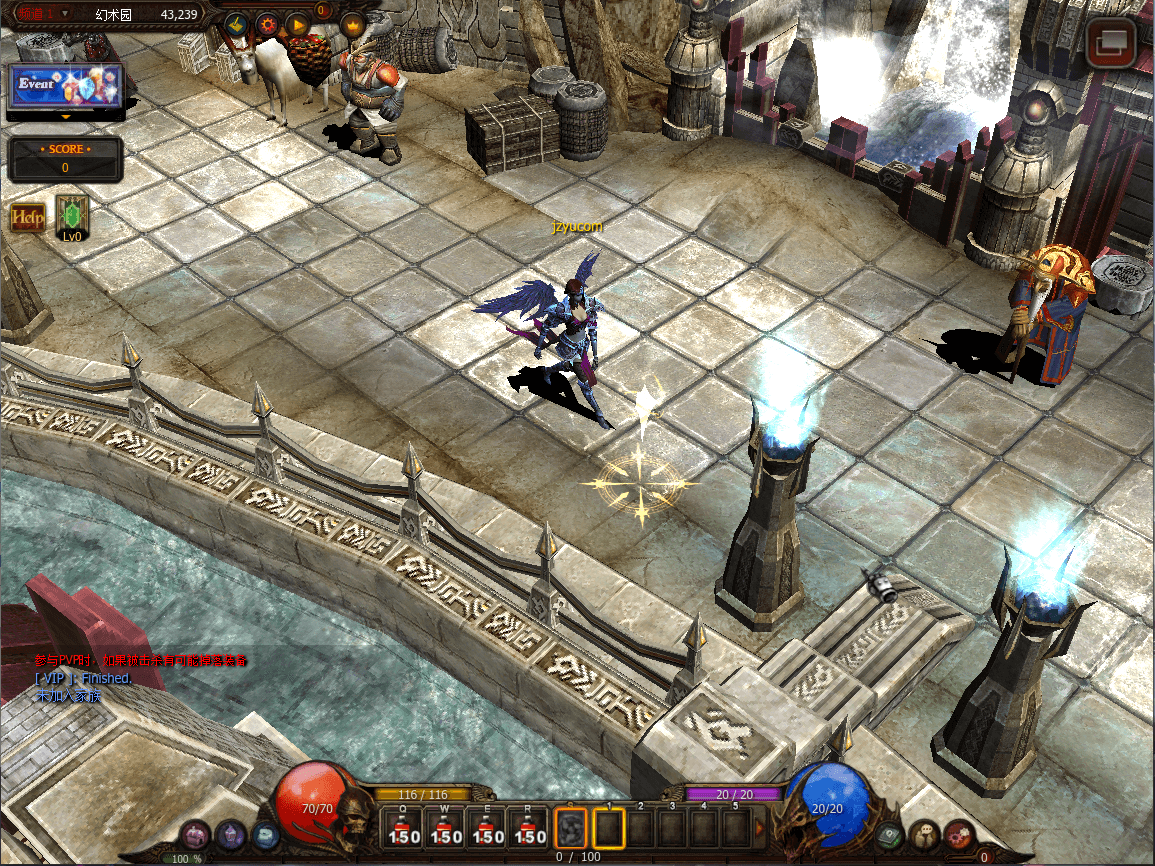1155x866 pixels.
Task: Open the green Lv0 banner icon
Action: pos(72,218)
